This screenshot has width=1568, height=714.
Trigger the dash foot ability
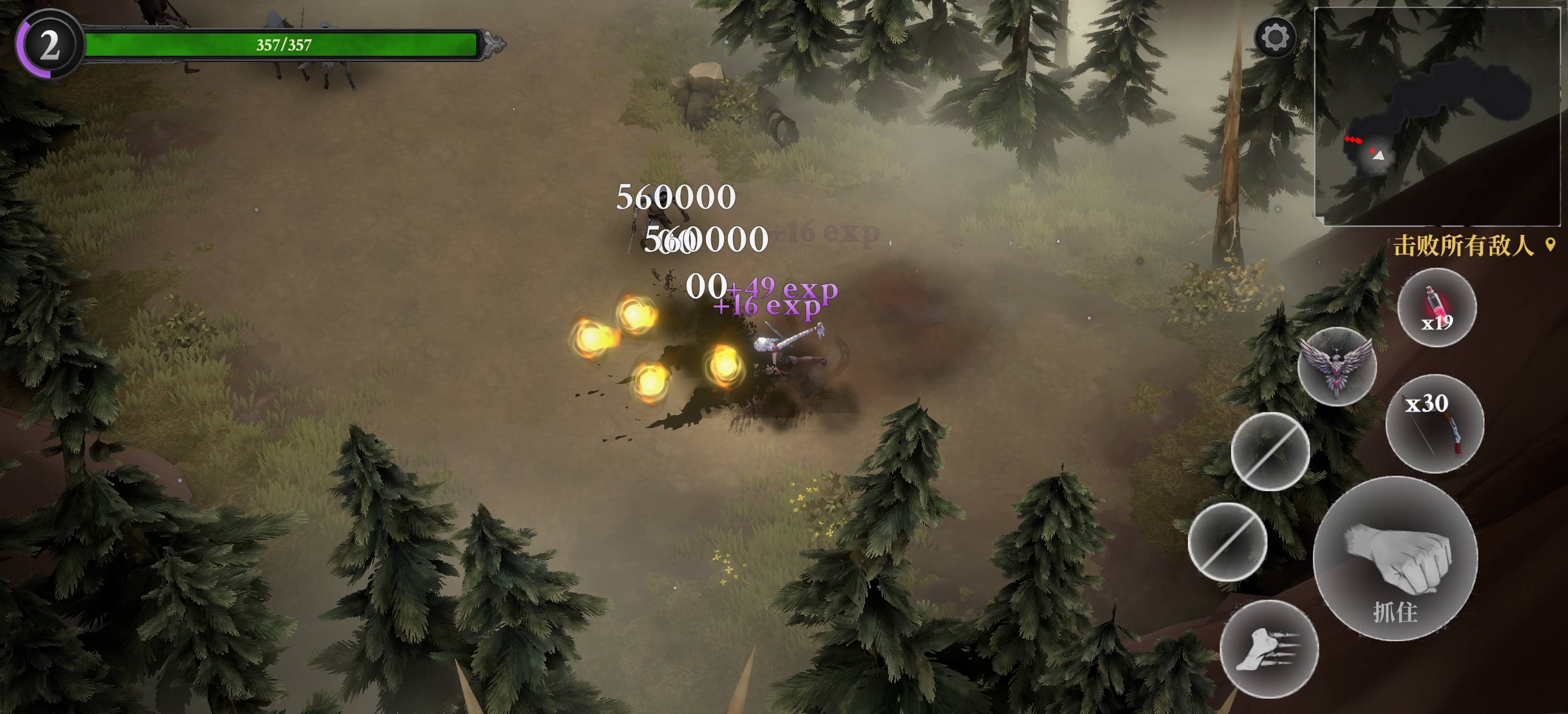[x=1269, y=649]
